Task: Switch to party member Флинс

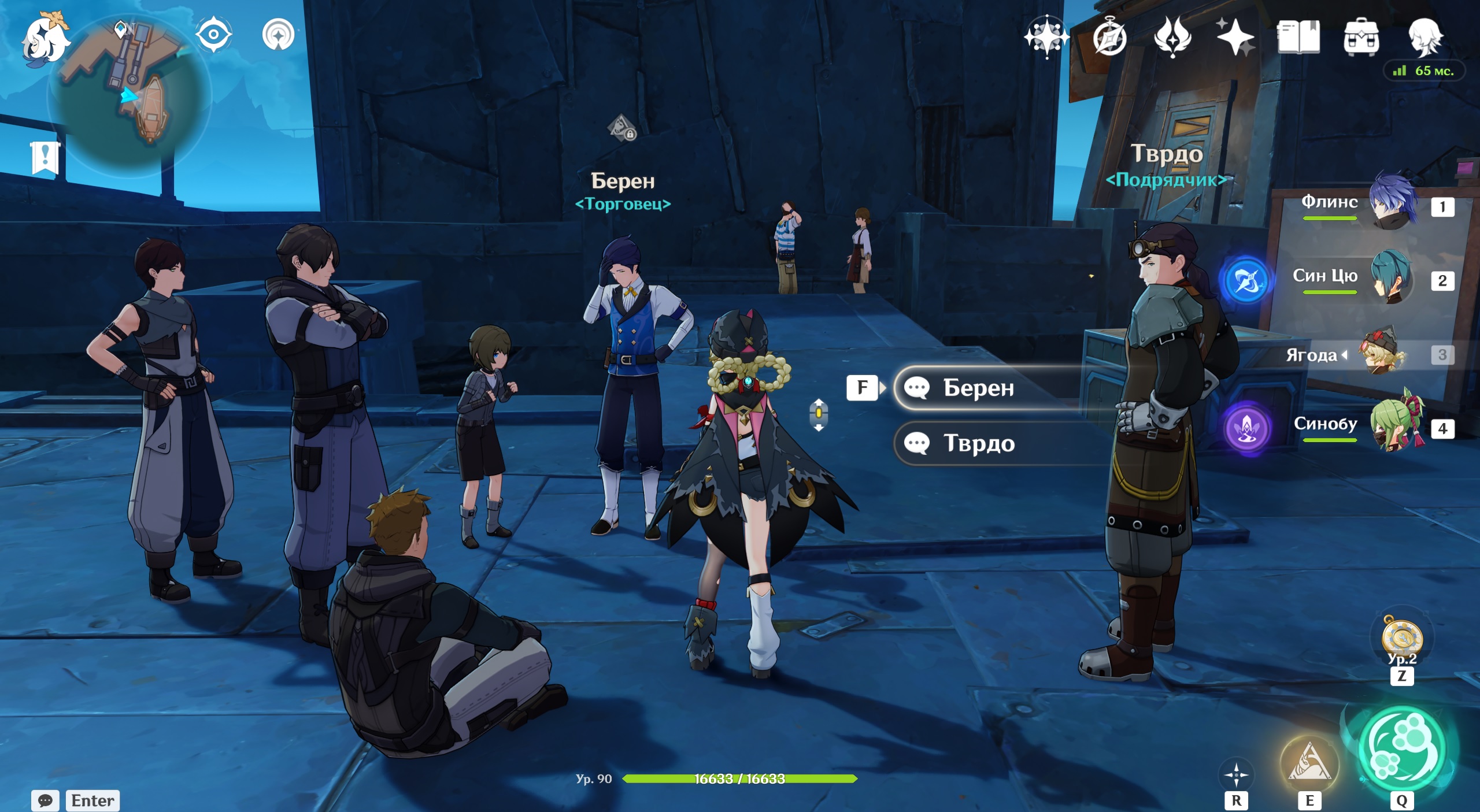Action: [1393, 202]
